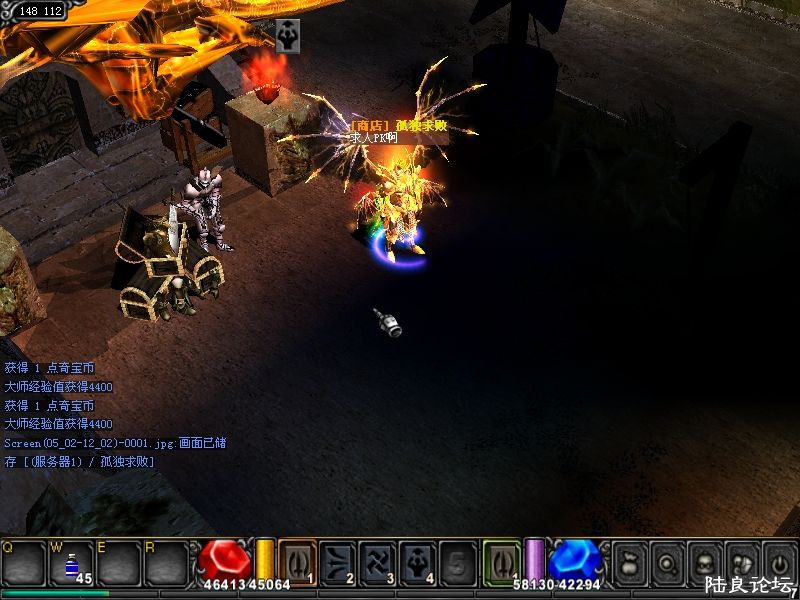Open the current skill selector with green border
The width and height of the screenshot is (800, 600).
point(502,561)
